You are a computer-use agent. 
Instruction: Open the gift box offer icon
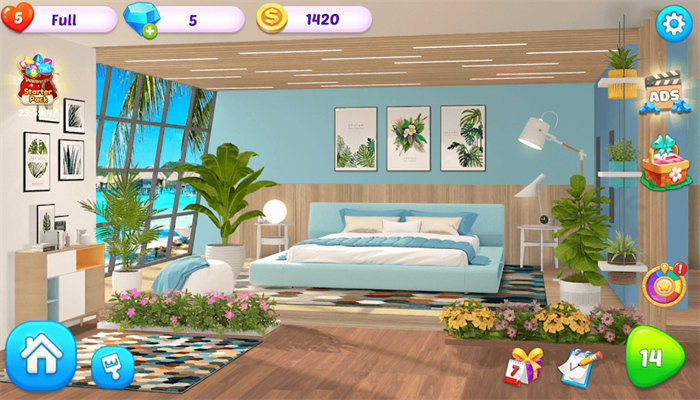point(665,162)
